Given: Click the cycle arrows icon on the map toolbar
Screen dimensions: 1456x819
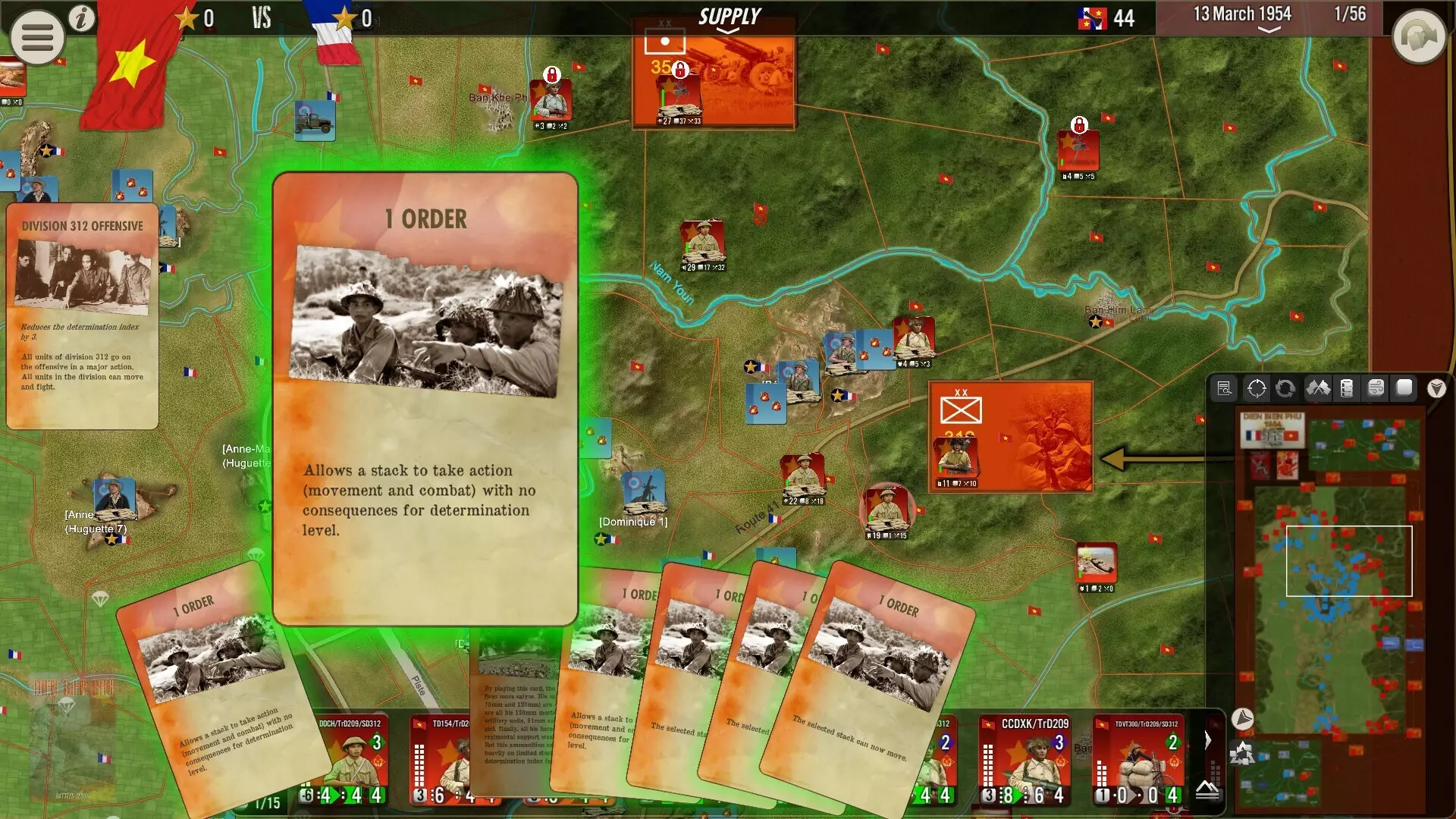Looking at the screenshot, I should pyautogui.click(x=1287, y=388).
